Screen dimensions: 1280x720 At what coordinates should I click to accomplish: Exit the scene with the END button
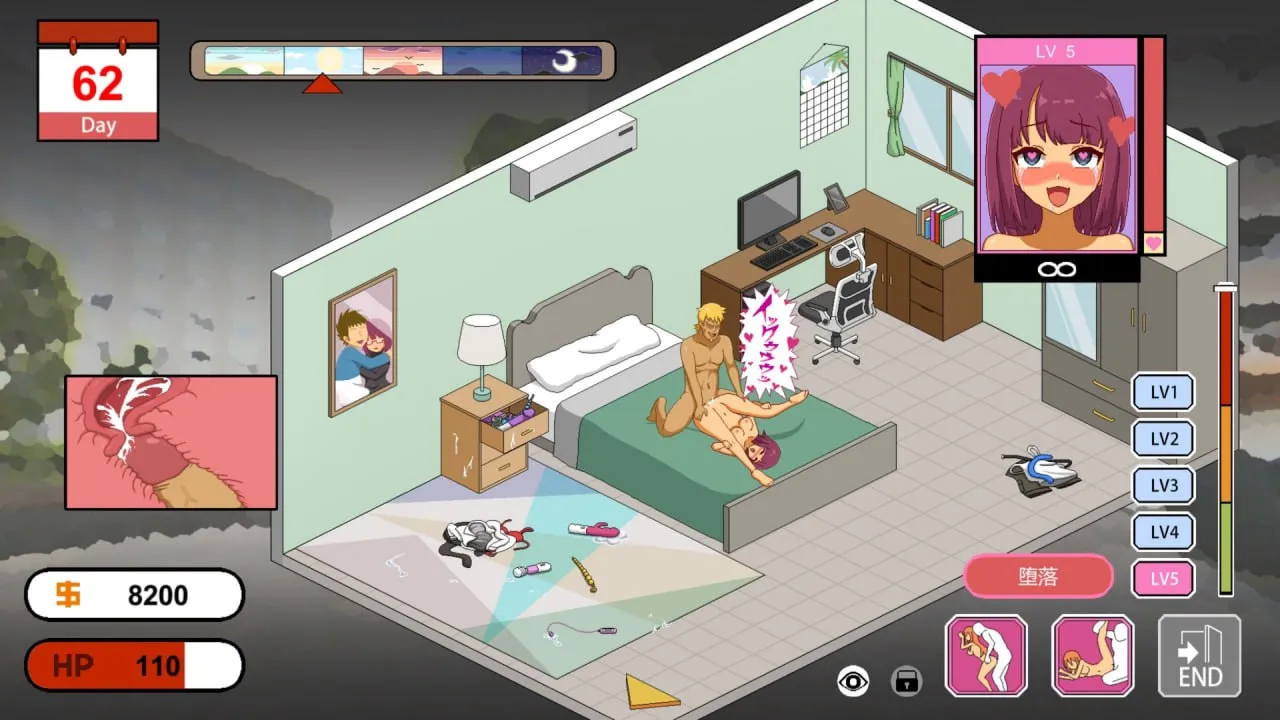1199,655
